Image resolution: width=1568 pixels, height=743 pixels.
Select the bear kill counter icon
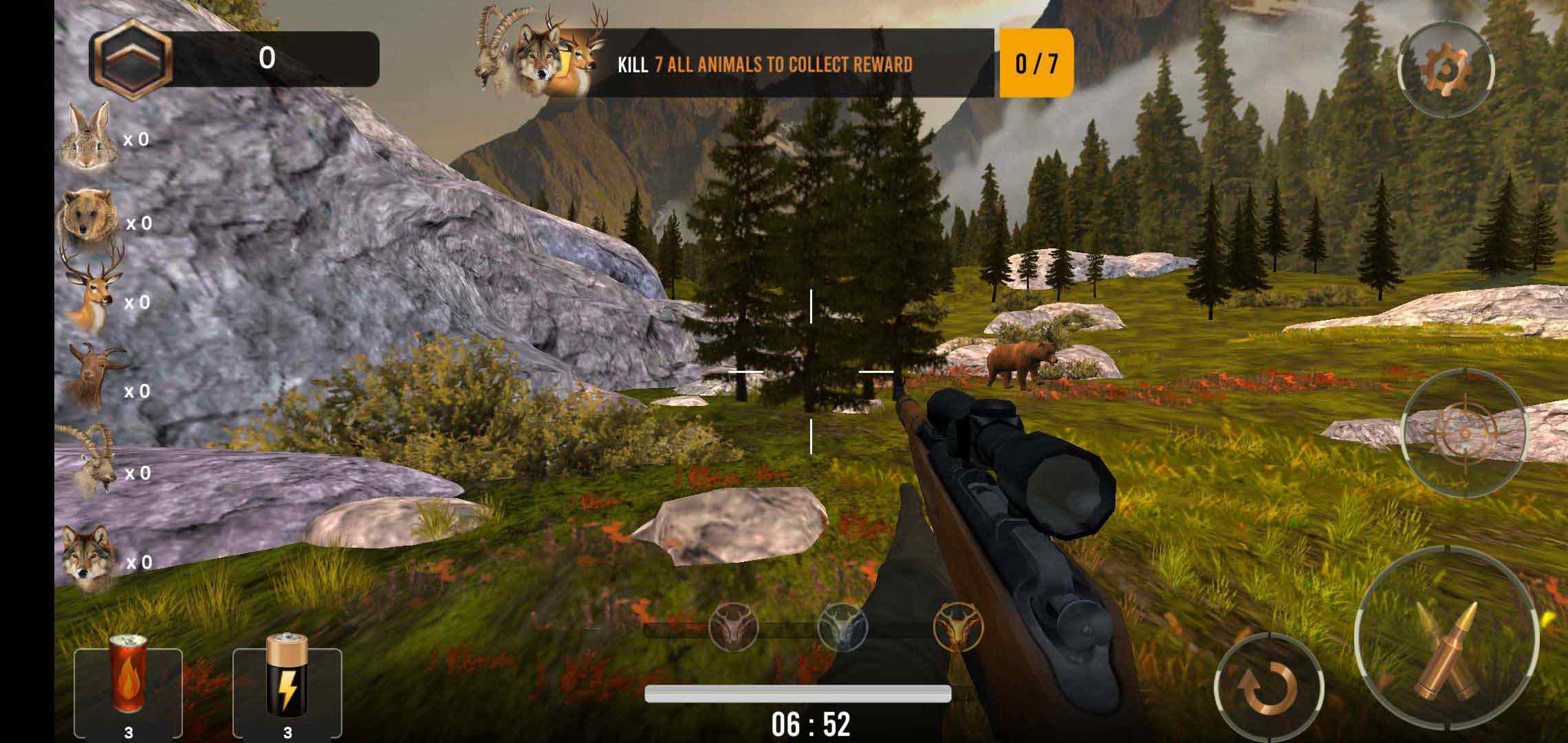87,218
